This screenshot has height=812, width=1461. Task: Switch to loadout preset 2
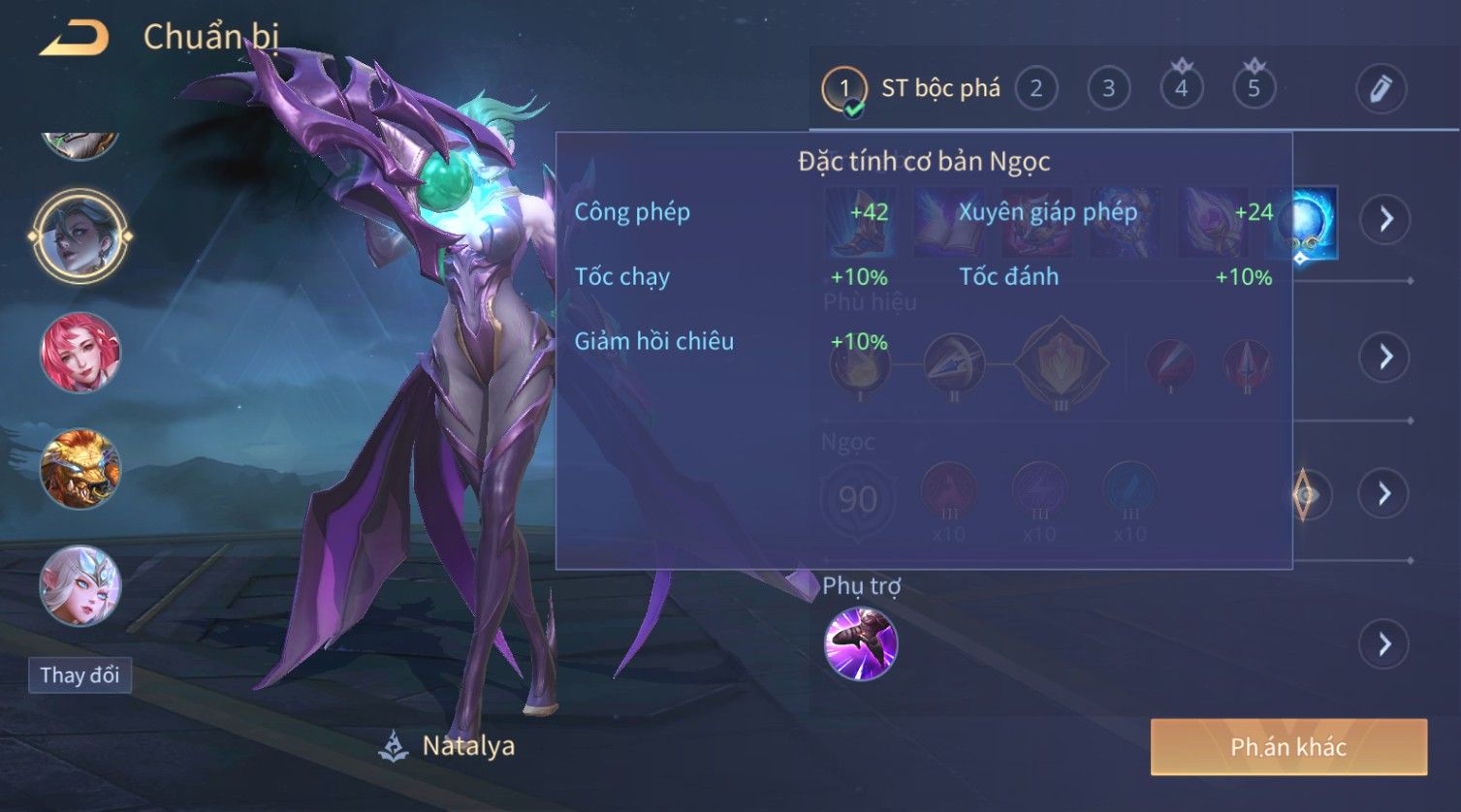[x=1035, y=89]
